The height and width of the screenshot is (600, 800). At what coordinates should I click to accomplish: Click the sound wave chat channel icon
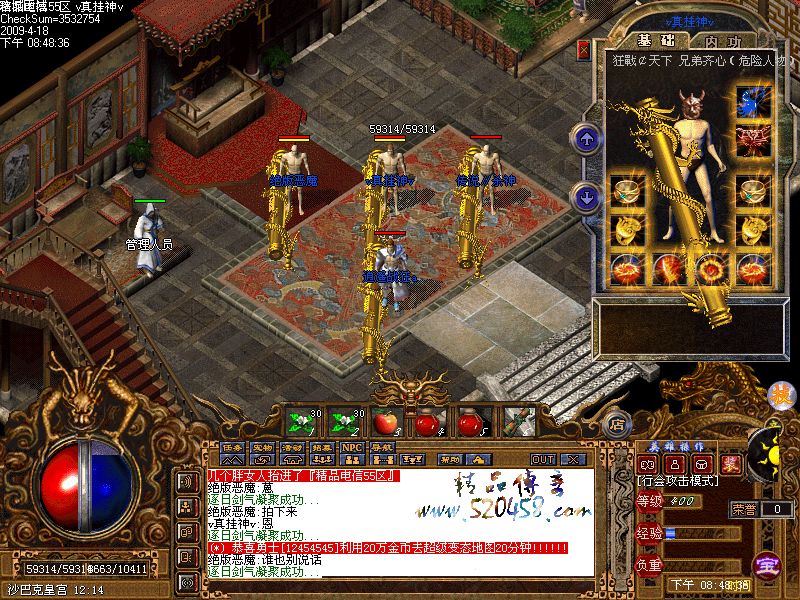pyautogui.click(x=186, y=482)
